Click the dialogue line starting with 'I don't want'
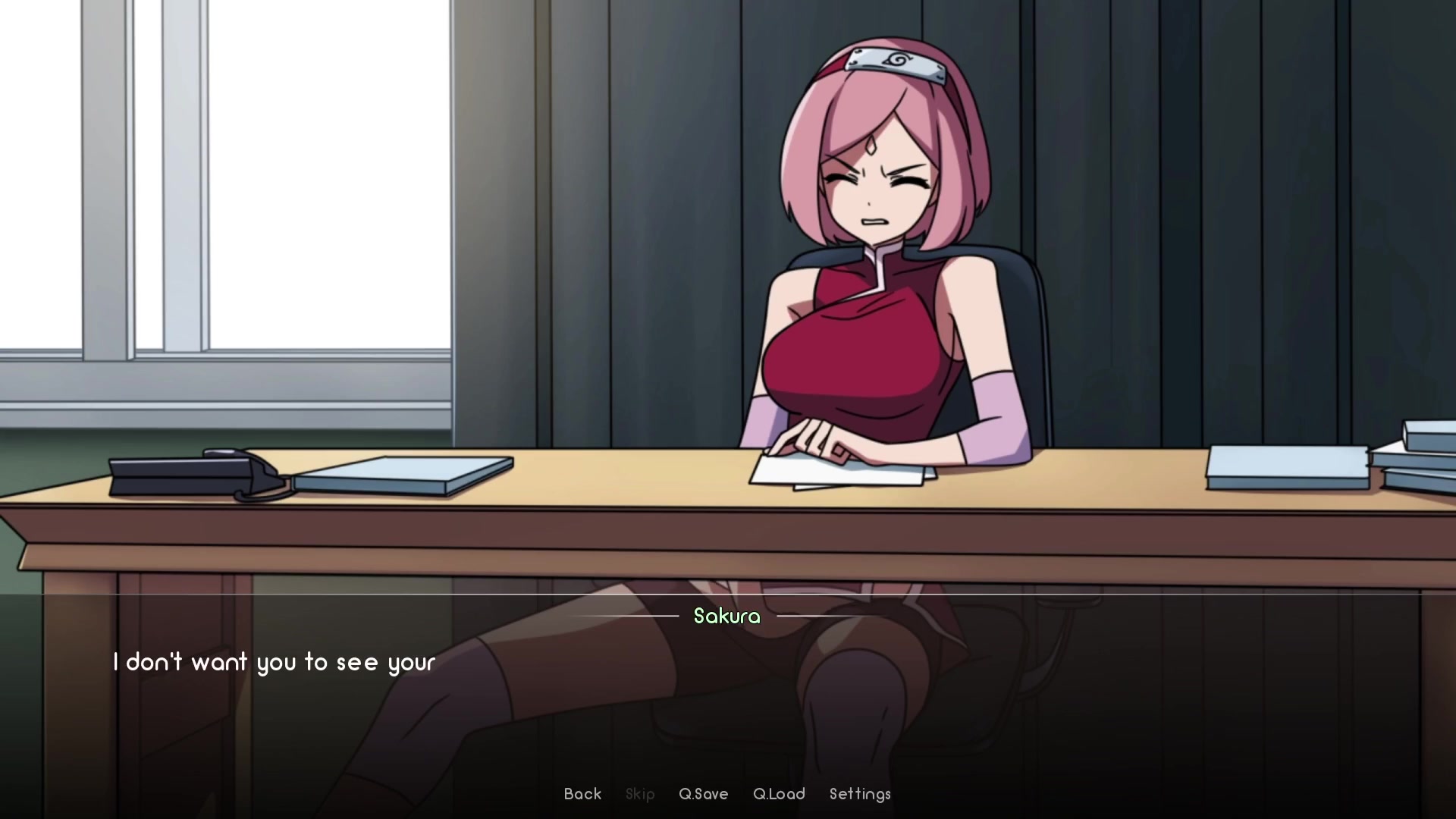The height and width of the screenshot is (819, 1456). (x=274, y=662)
